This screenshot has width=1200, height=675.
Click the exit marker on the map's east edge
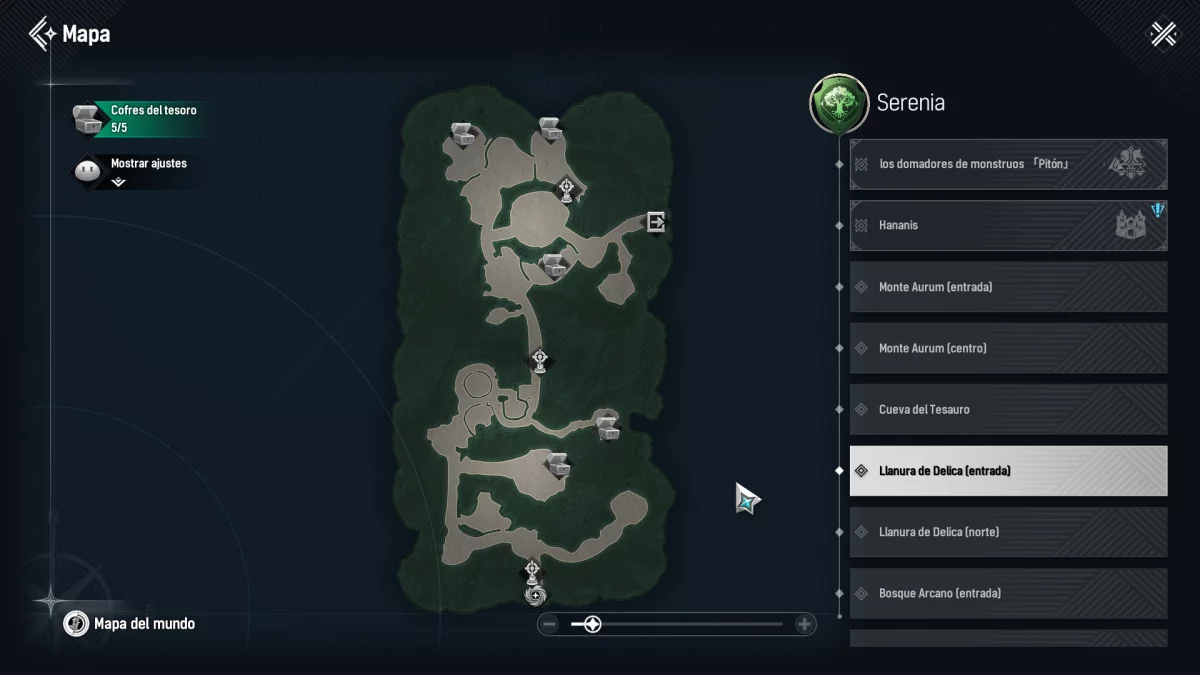click(655, 222)
